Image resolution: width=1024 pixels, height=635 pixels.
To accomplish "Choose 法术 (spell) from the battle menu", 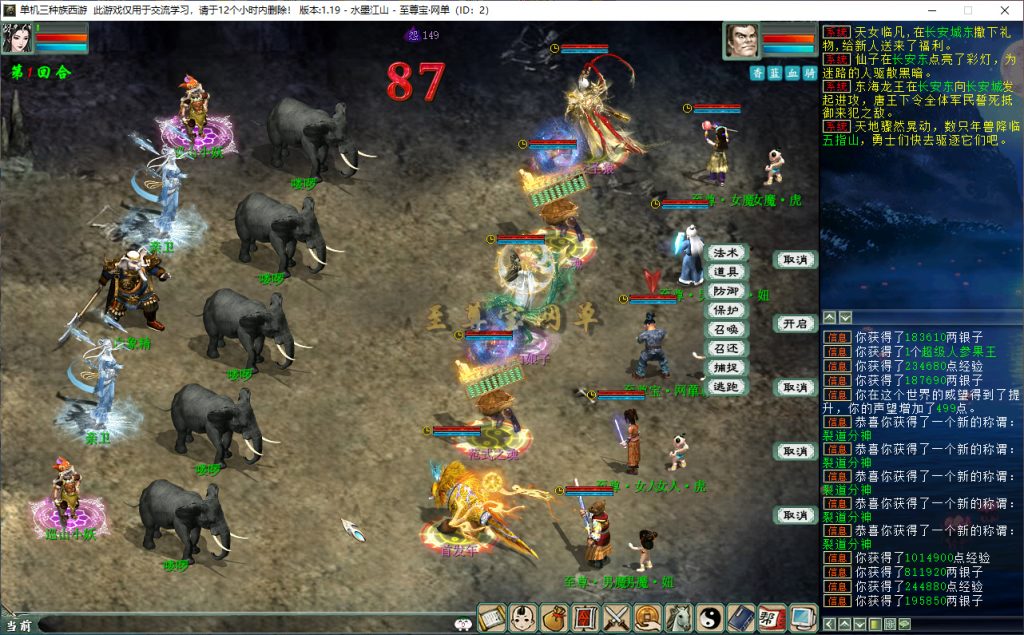I will pyautogui.click(x=726, y=253).
